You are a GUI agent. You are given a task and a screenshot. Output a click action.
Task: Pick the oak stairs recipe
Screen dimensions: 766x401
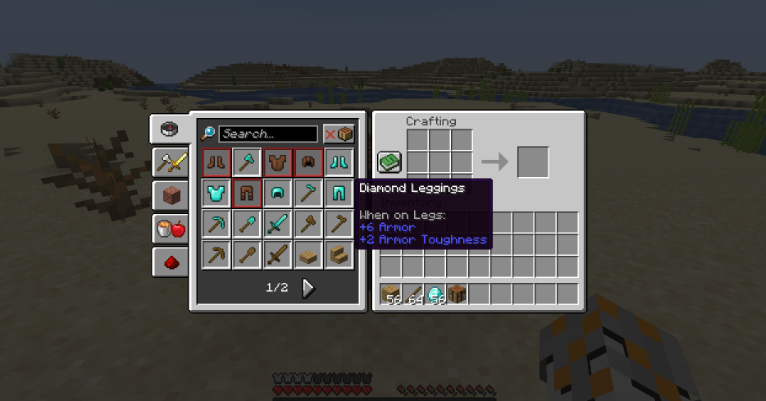[x=339, y=254]
